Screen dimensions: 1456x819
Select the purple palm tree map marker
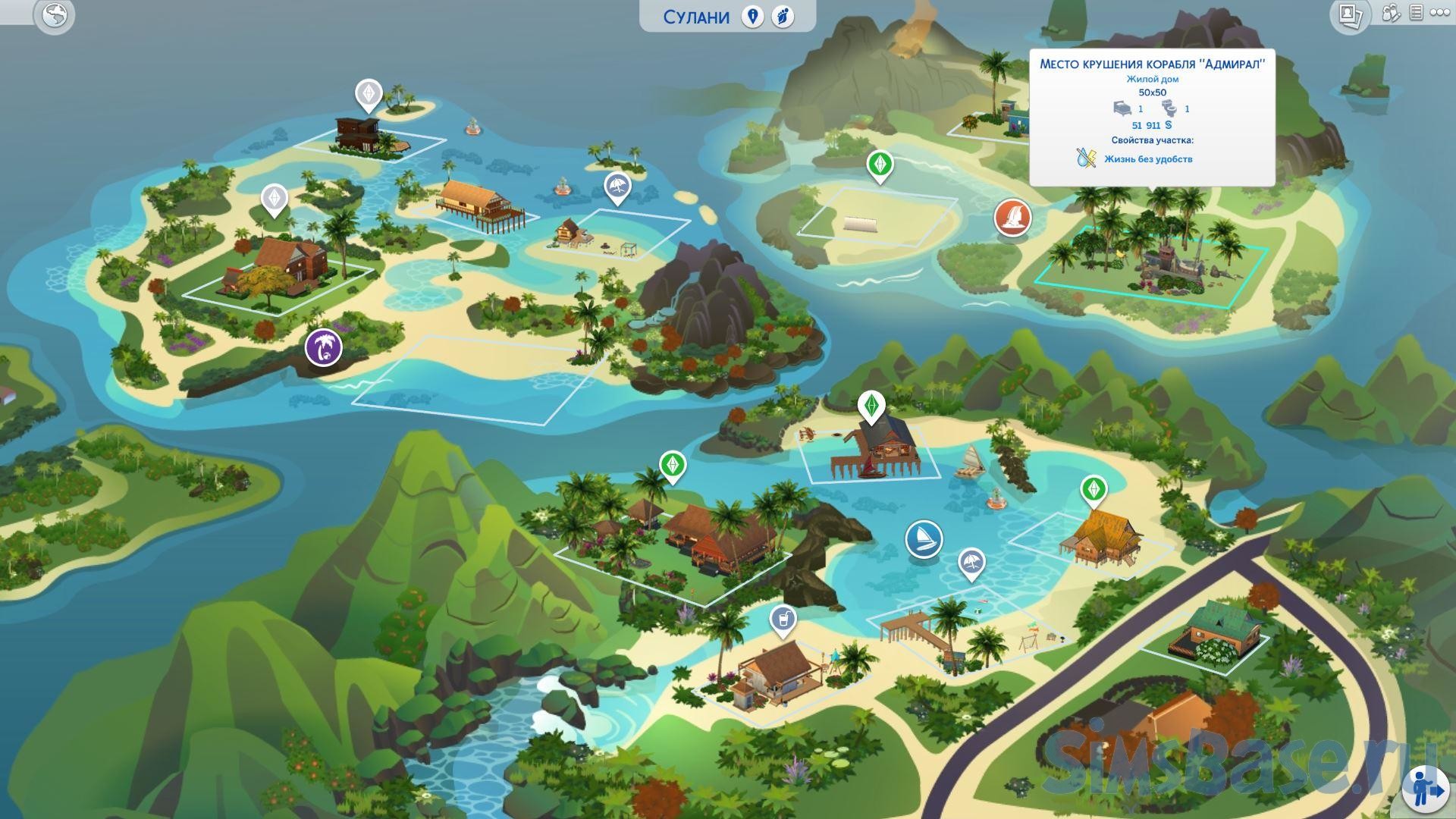(x=324, y=348)
